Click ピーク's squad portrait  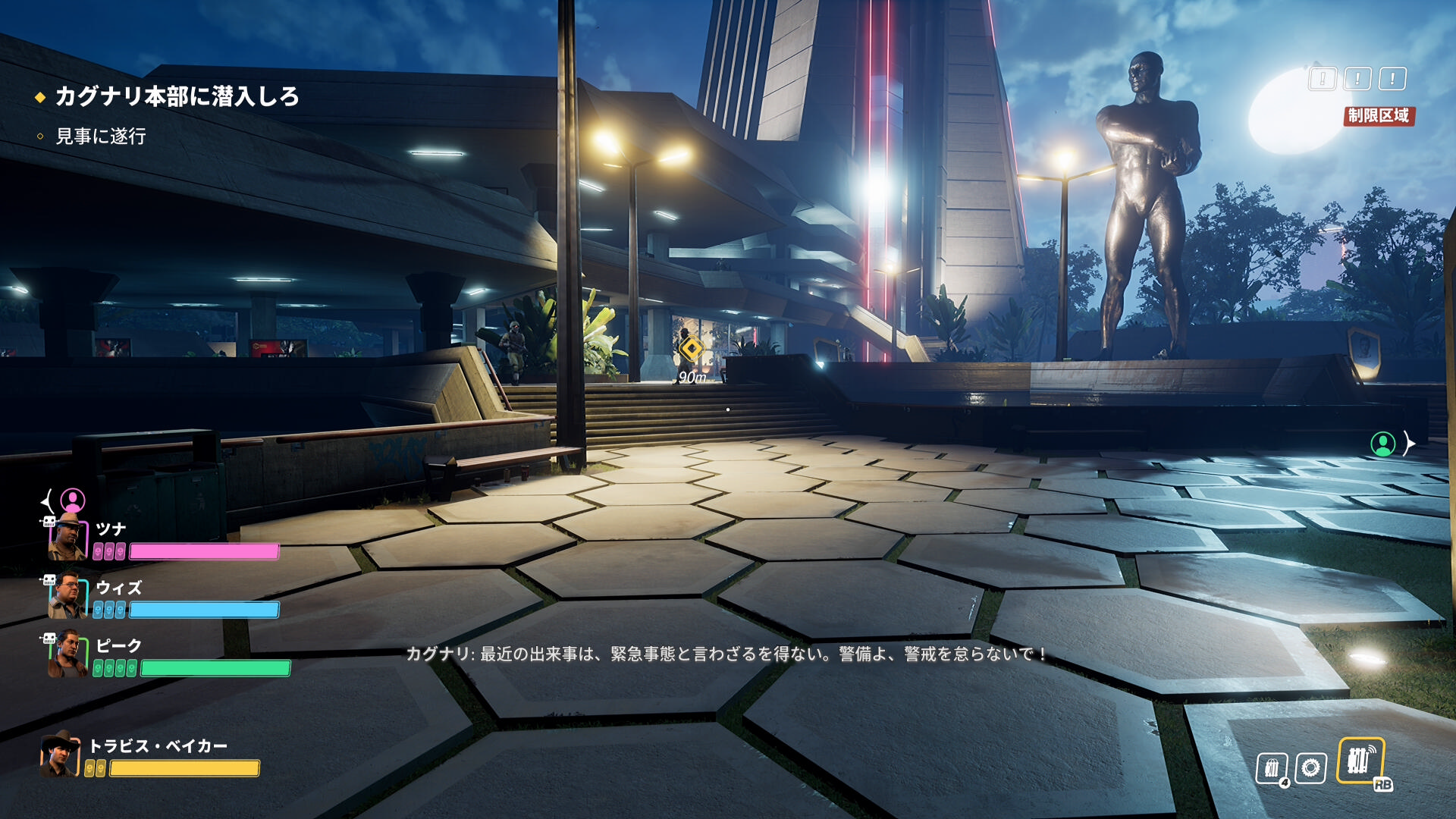[x=67, y=654]
